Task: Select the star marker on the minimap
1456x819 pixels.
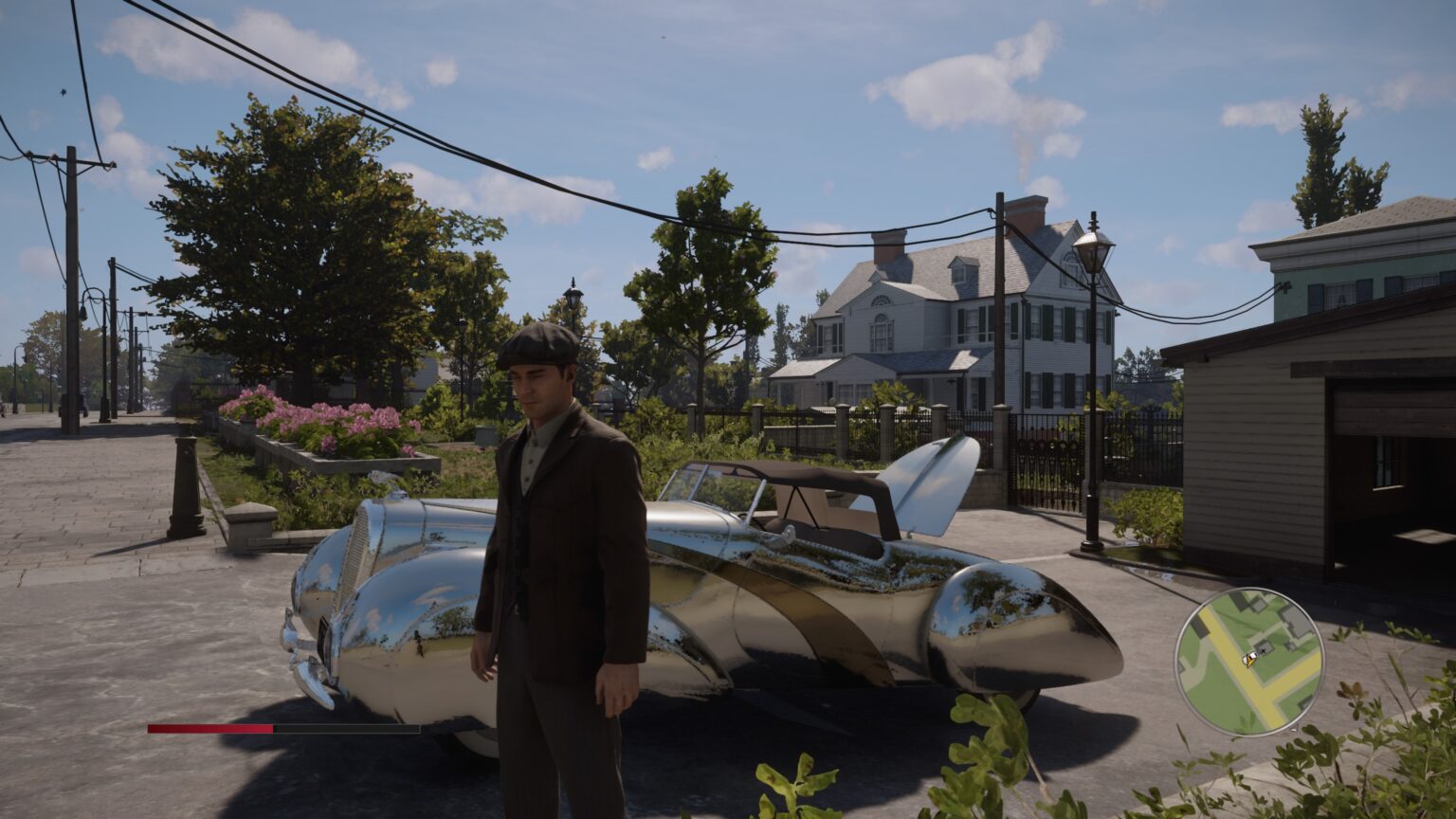Action: click(x=1264, y=651)
